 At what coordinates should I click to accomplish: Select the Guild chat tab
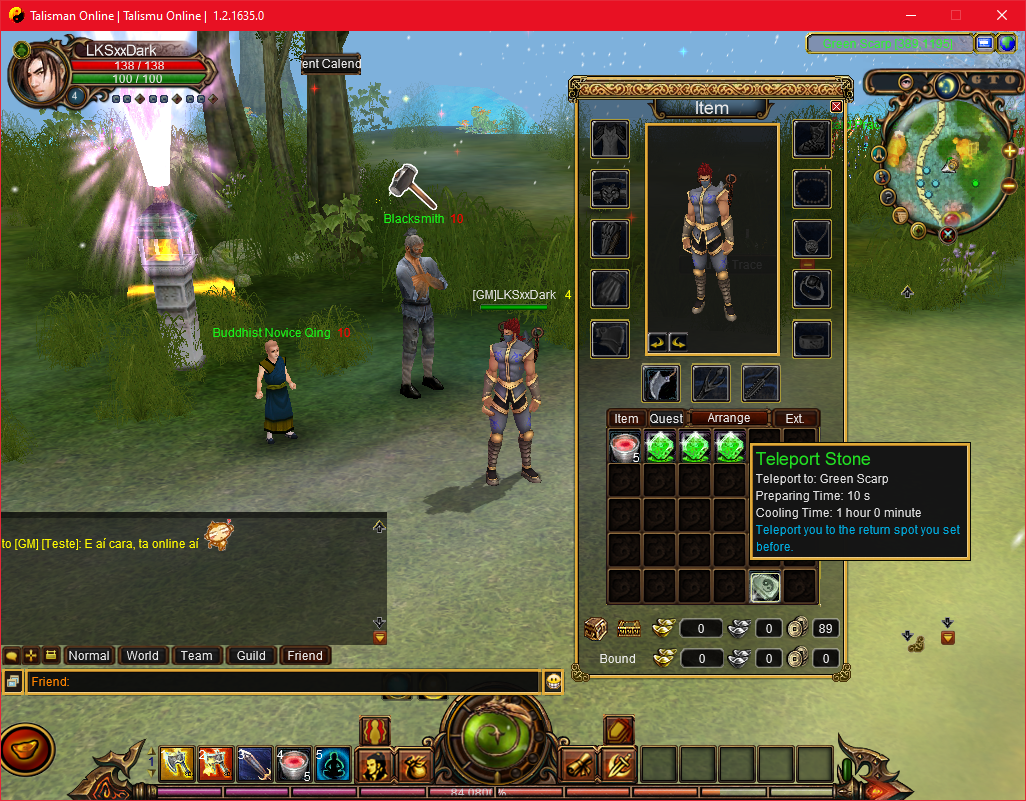tap(251, 656)
